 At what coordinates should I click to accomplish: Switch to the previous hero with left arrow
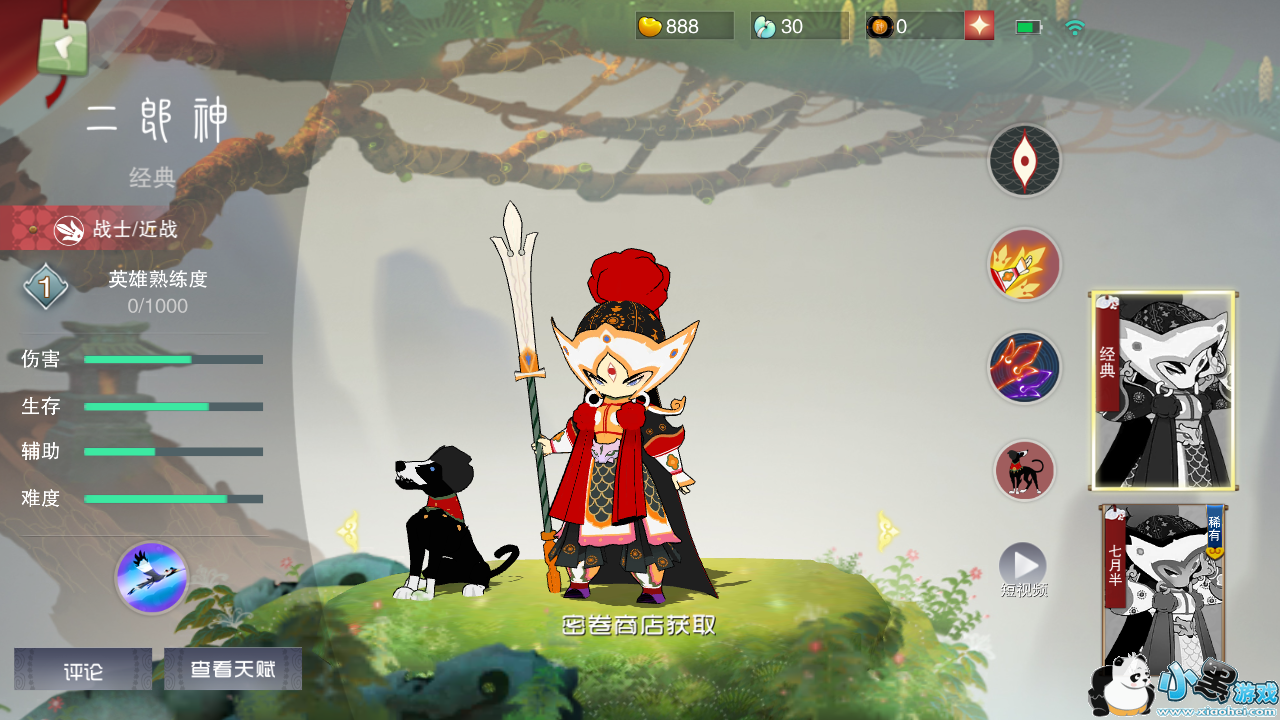coord(349,531)
